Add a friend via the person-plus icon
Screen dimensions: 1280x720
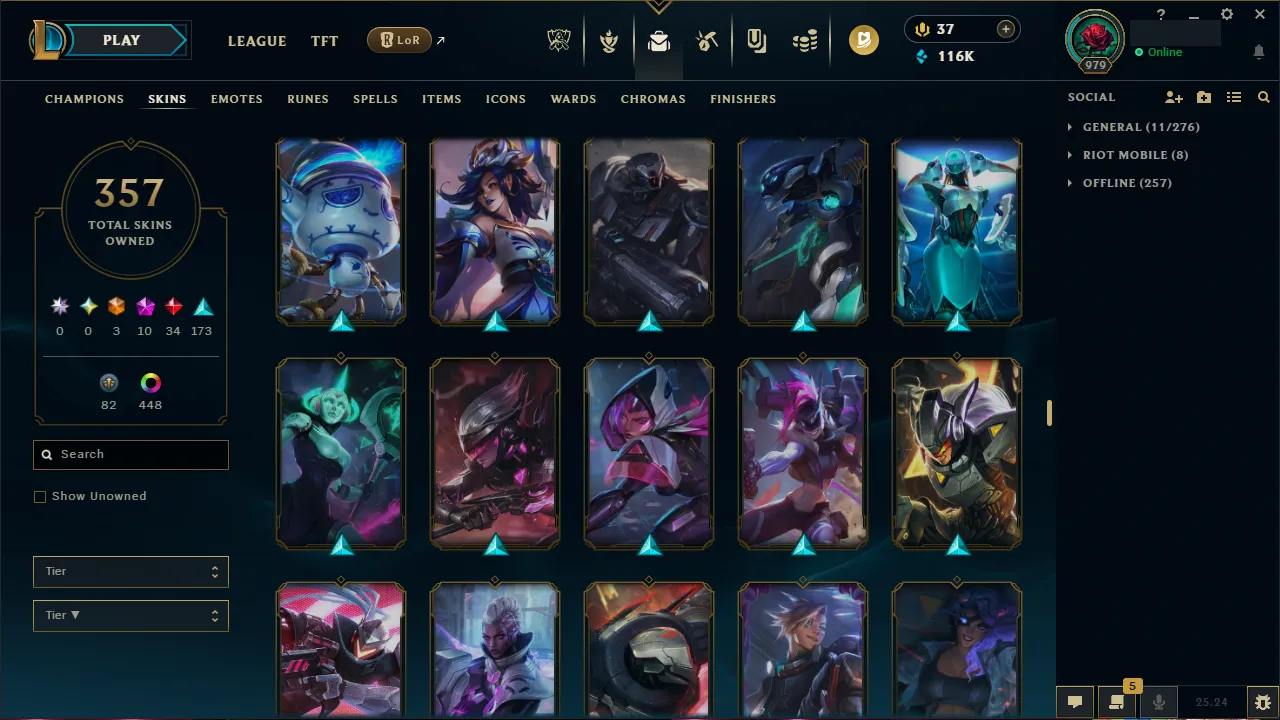coord(1173,97)
